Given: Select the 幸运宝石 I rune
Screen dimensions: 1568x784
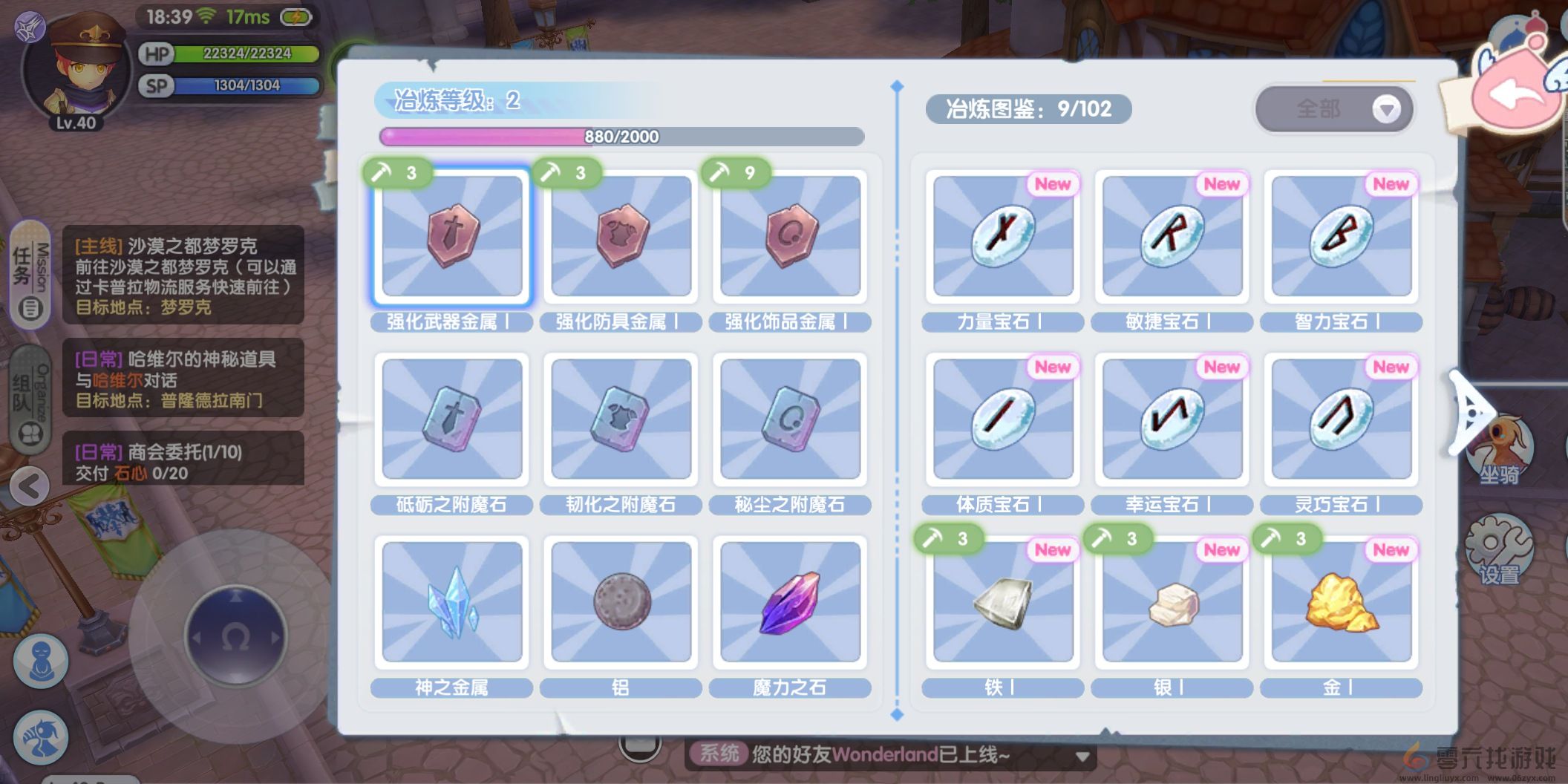Looking at the screenshot, I should [1172, 419].
